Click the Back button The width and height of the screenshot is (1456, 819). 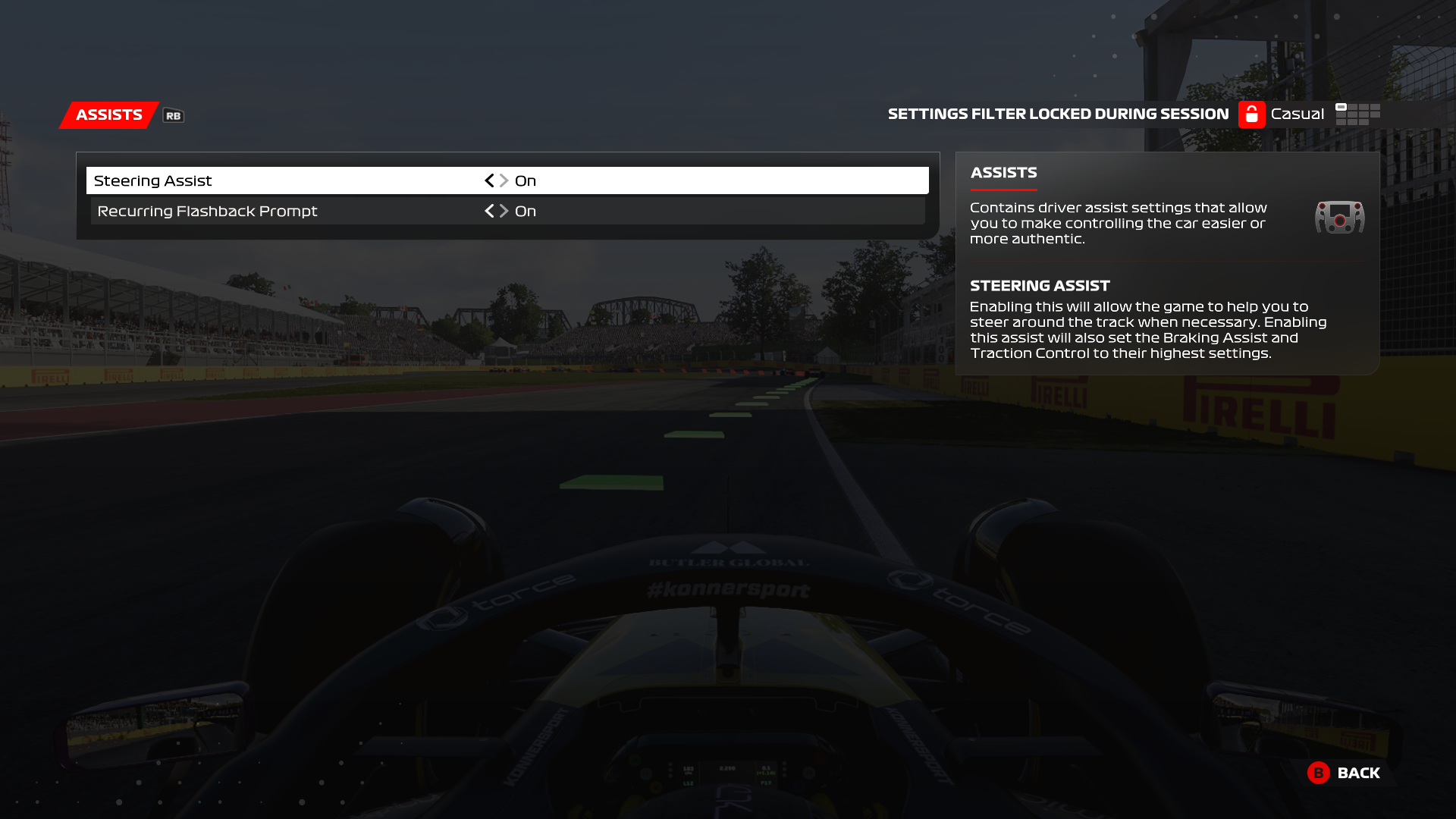1344,773
